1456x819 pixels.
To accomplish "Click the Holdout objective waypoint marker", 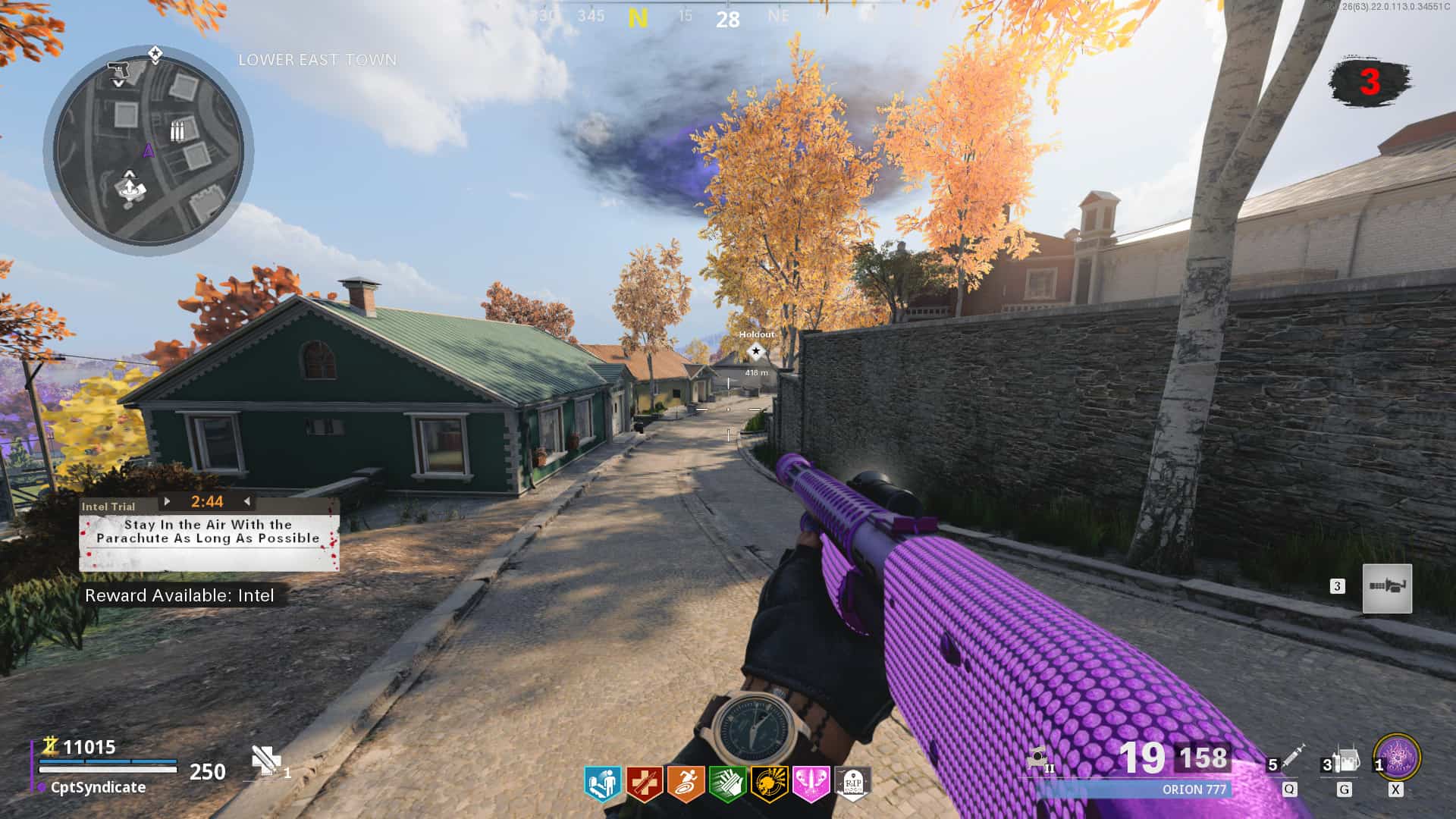I will click(755, 351).
